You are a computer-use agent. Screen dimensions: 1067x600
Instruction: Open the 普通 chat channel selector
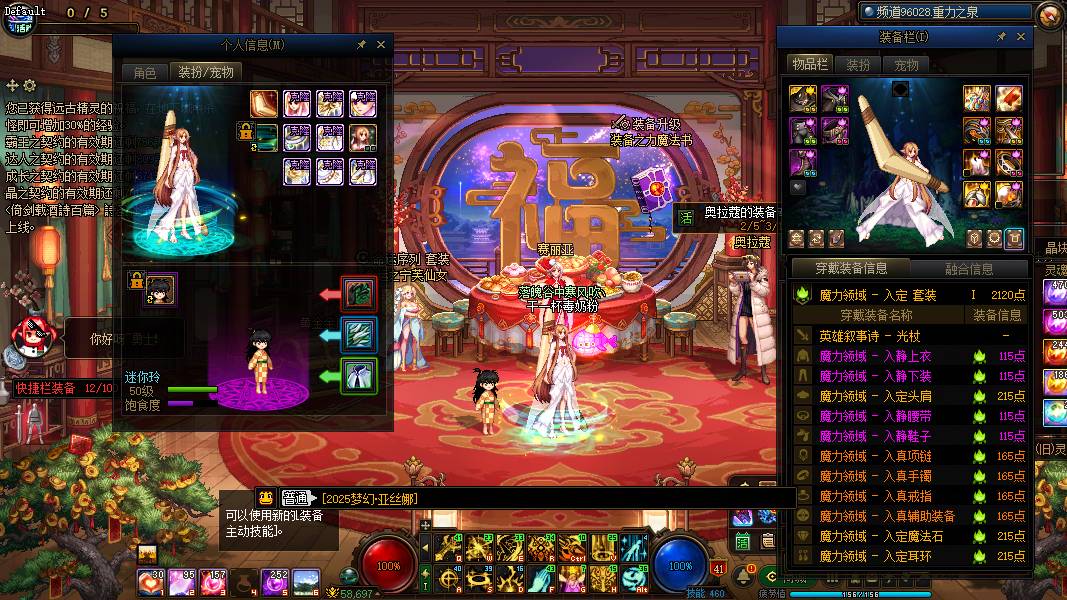[x=294, y=498]
